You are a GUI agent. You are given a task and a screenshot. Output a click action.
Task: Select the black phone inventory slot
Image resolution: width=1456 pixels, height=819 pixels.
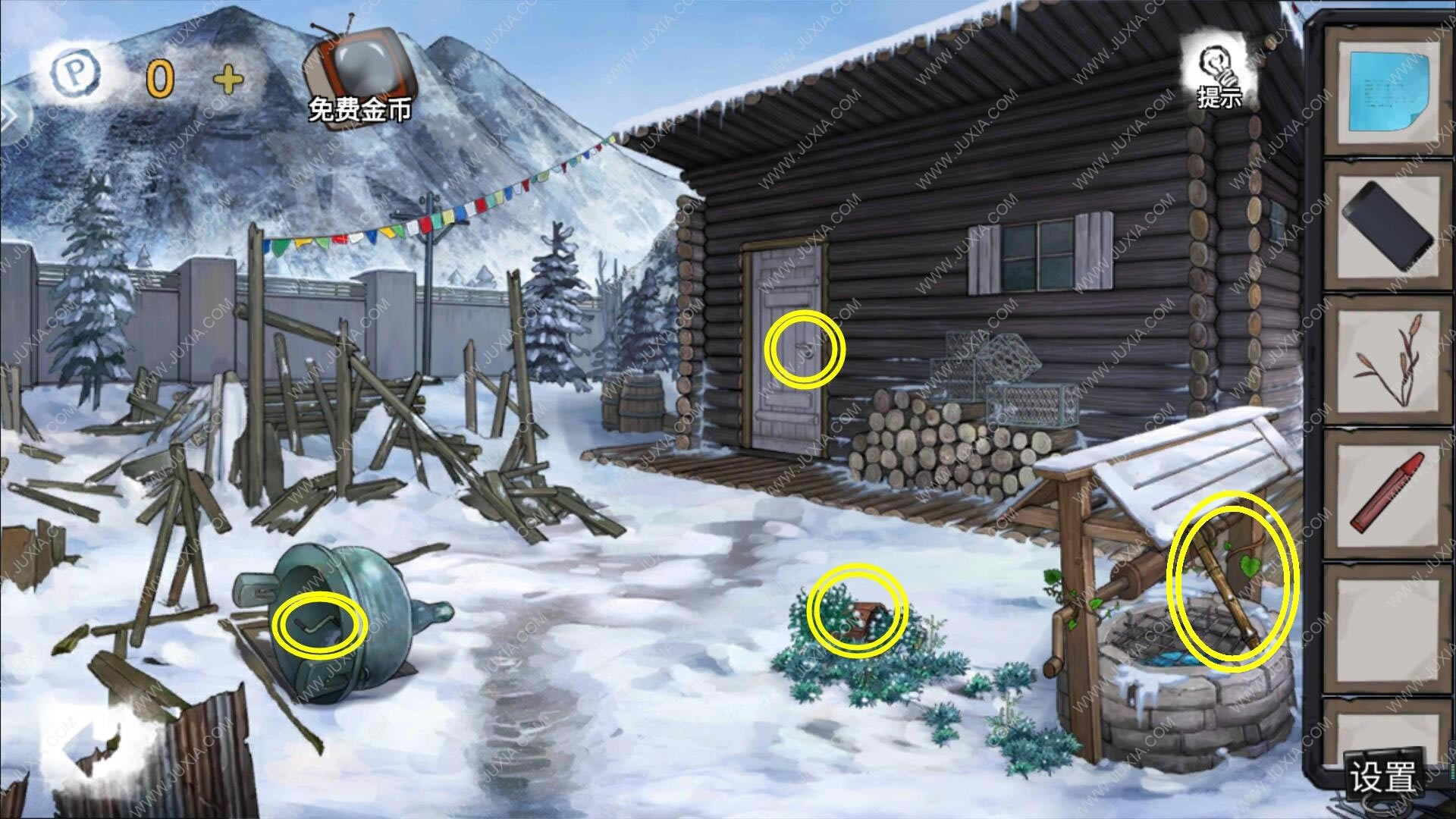[1385, 224]
